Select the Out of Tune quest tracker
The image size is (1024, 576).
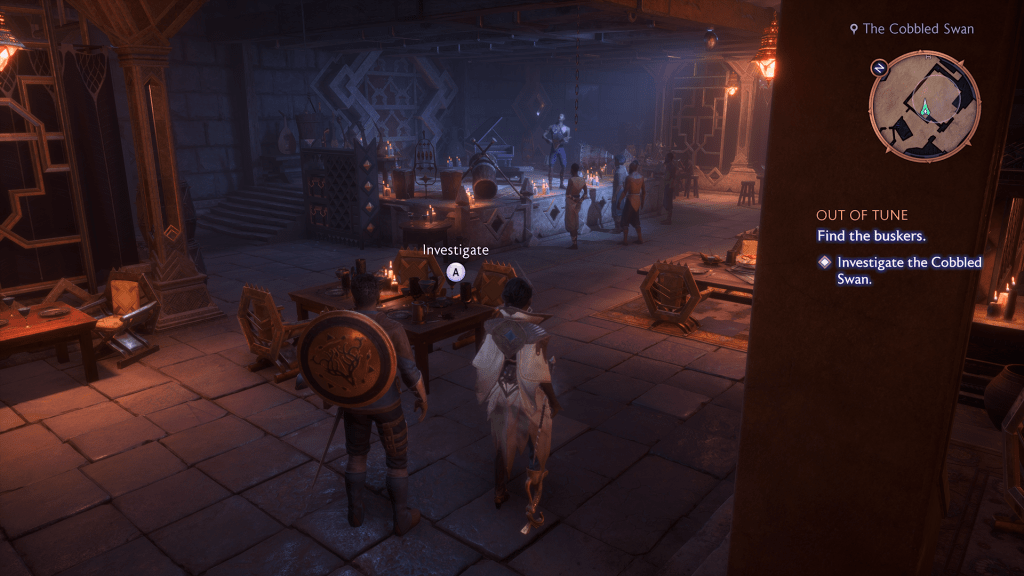click(861, 215)
